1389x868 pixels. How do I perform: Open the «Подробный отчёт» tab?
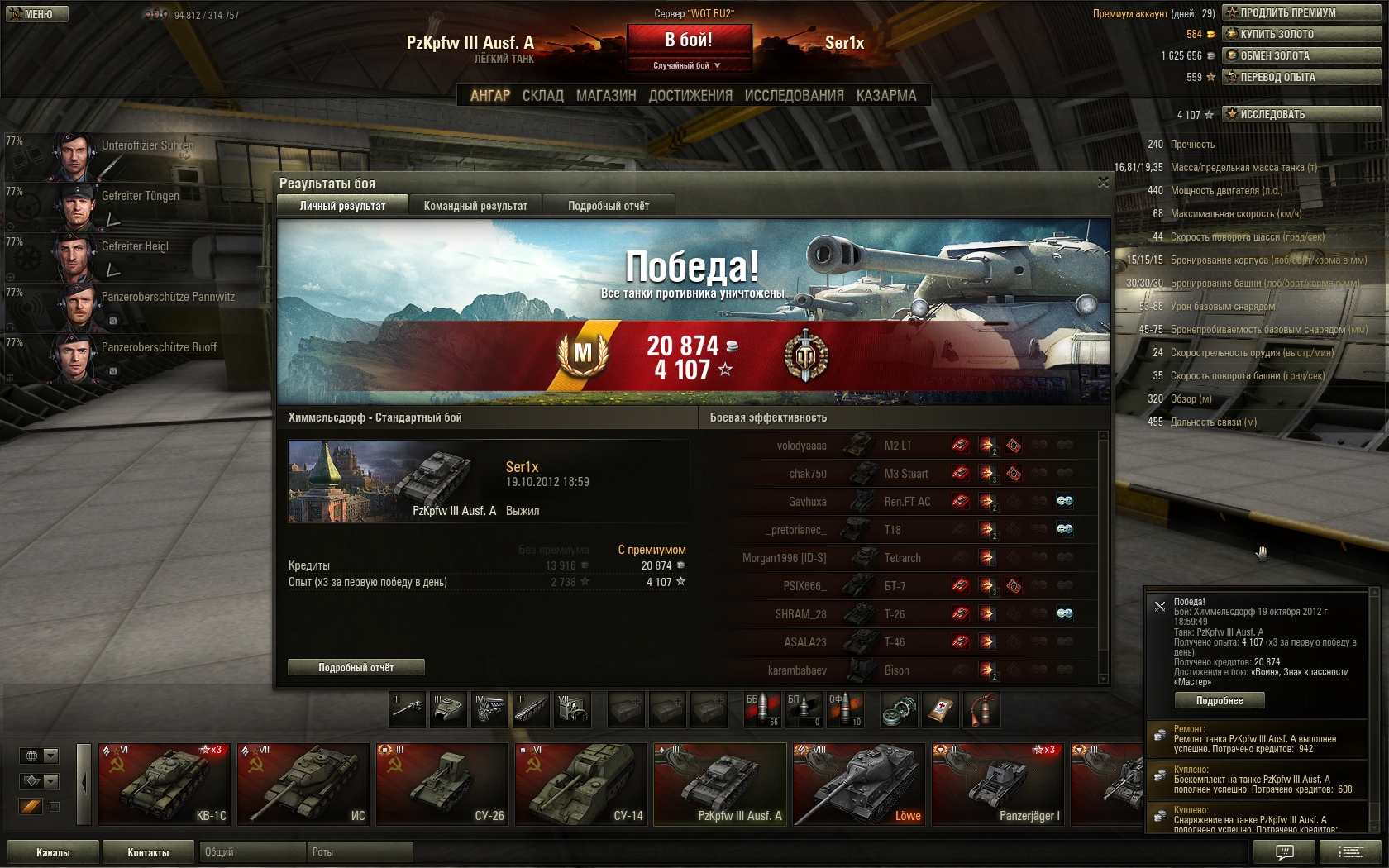coord(609,206)
